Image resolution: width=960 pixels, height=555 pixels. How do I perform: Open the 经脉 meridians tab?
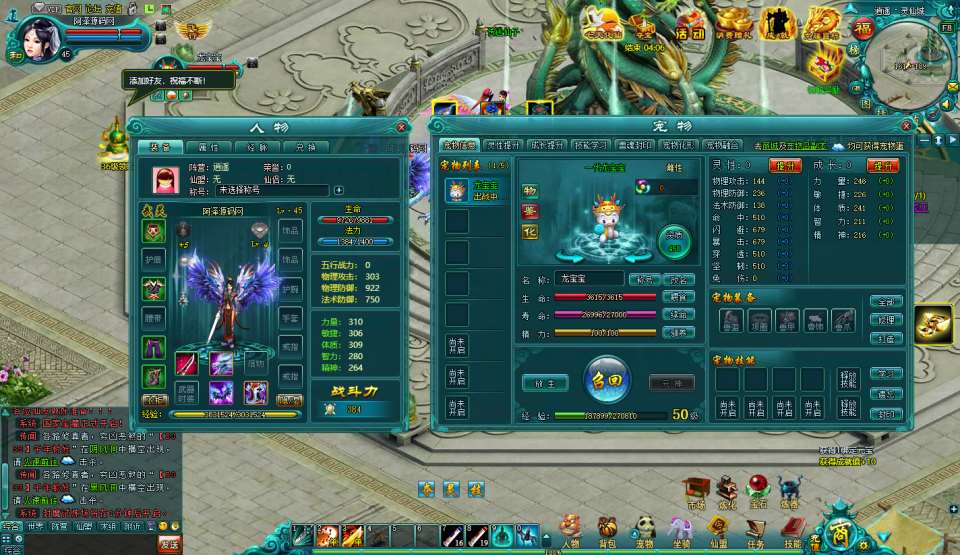pos(257,147)
